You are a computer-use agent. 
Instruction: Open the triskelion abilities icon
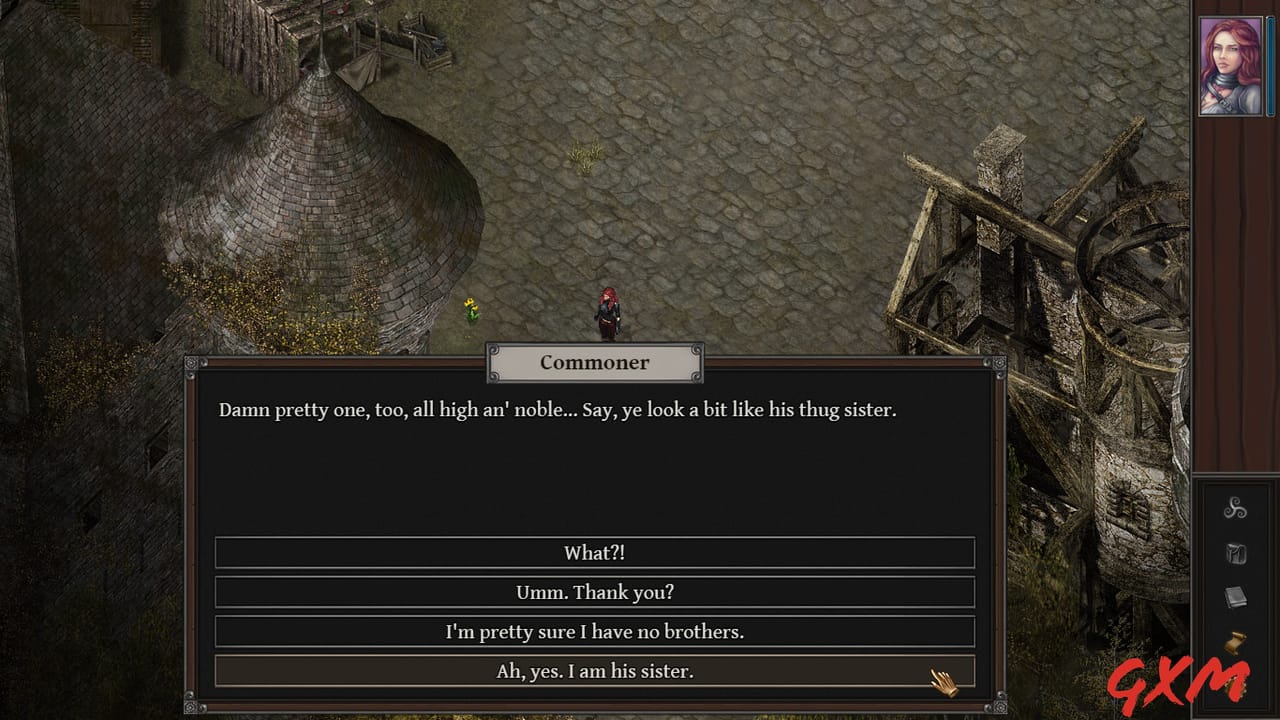pos(1235,510)
